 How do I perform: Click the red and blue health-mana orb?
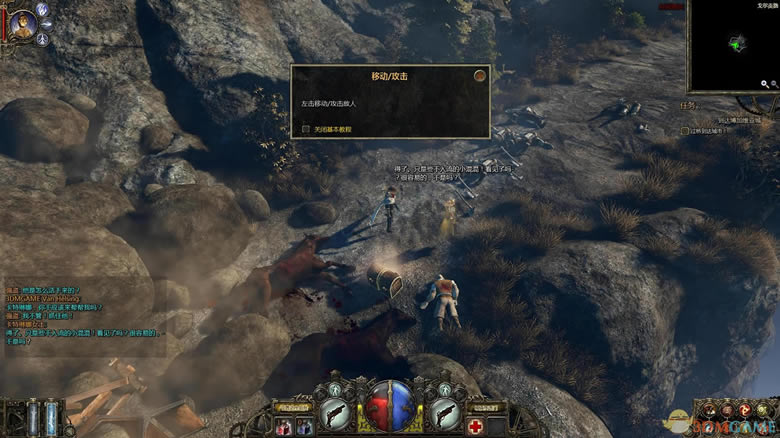pos(391,406)
